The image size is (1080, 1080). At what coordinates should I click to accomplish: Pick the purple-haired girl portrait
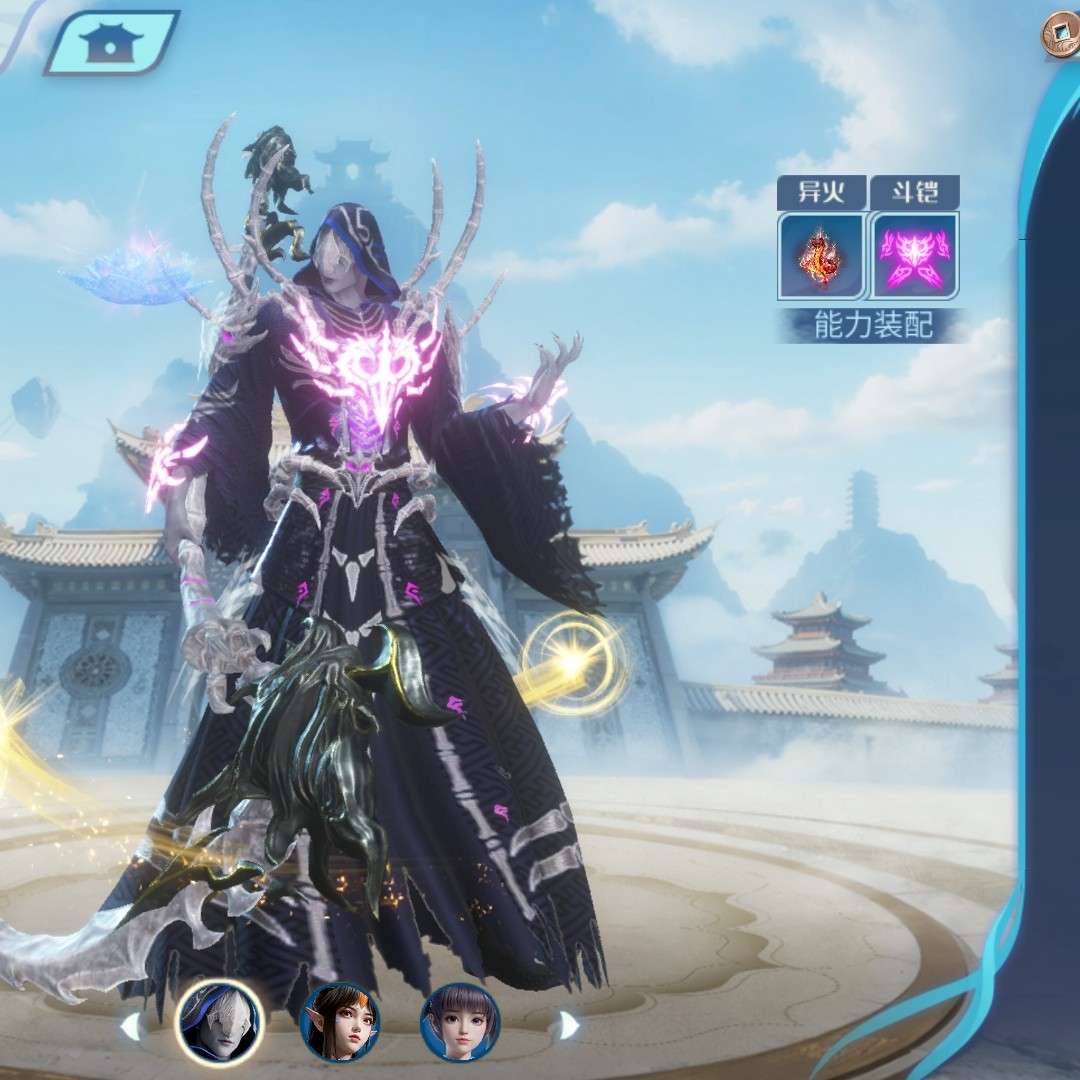(460, 1022)
